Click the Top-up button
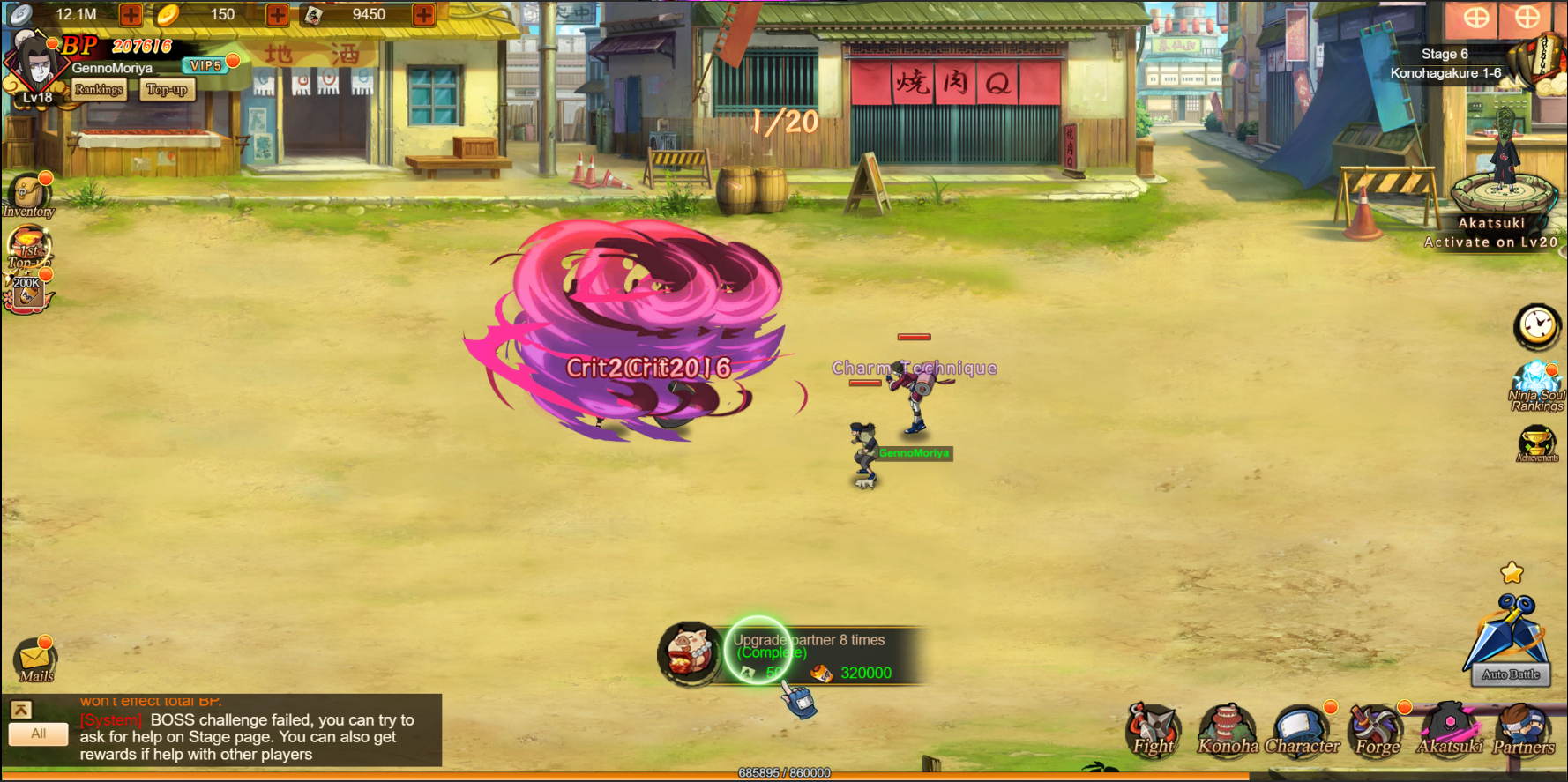This screenshot has height=782, width=1568. (167, 90)
